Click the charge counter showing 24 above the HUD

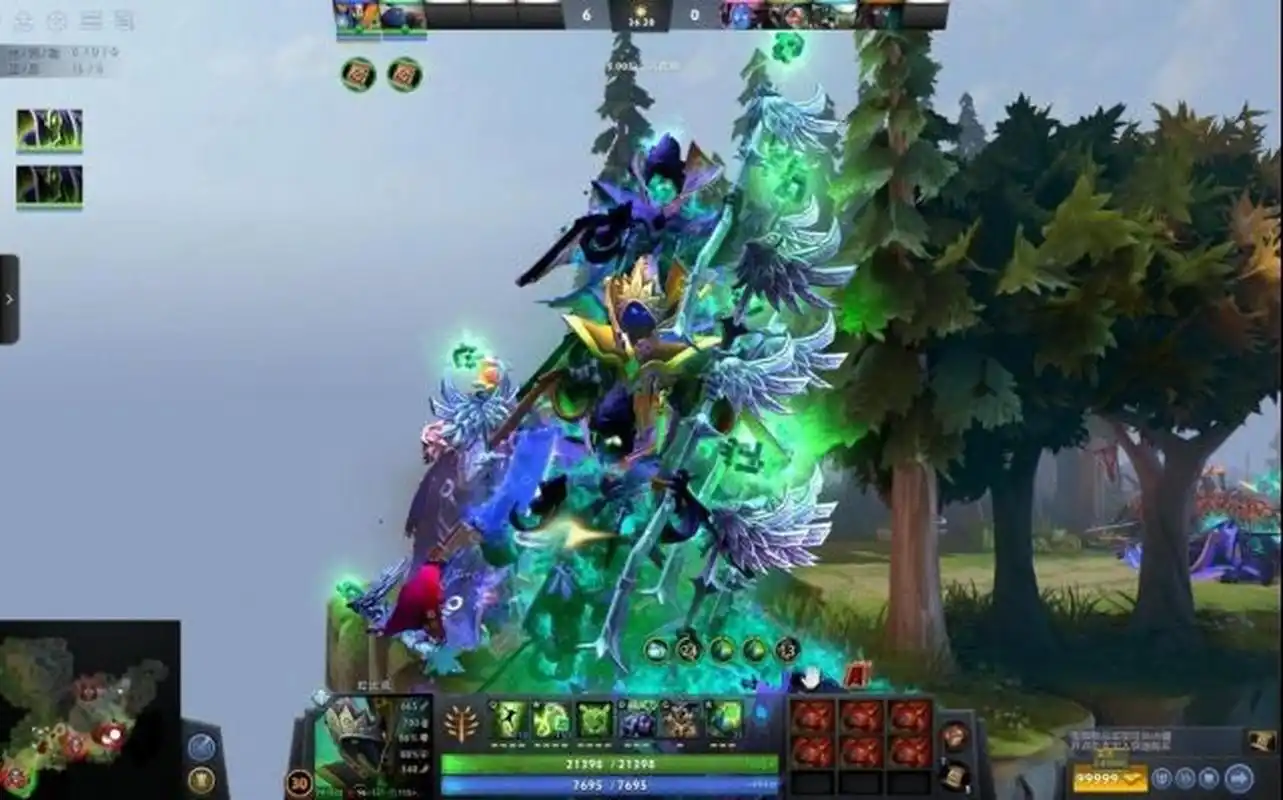(687, 648)
